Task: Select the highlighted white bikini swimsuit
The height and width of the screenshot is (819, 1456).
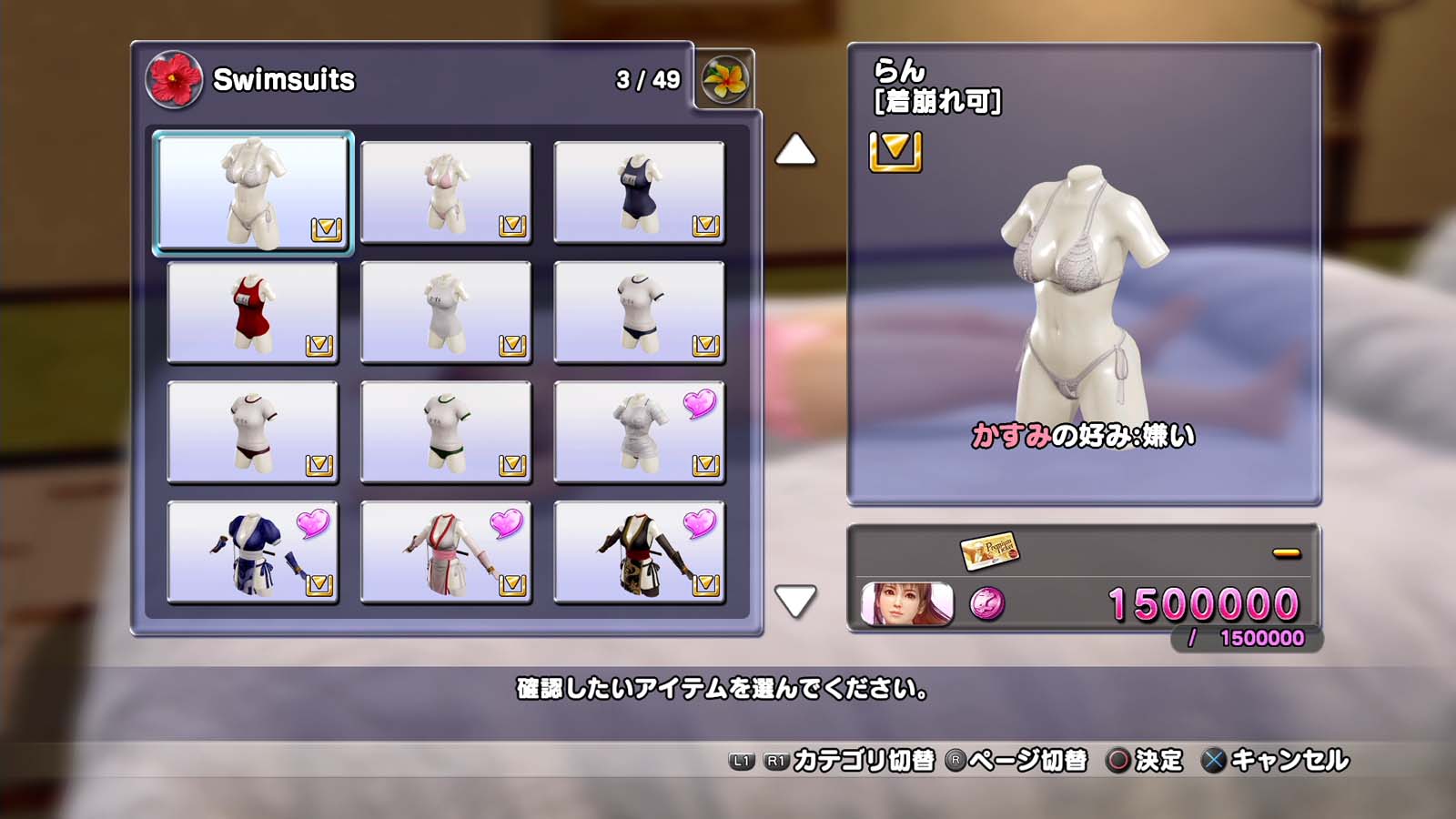Action: (x=253, y=192)
